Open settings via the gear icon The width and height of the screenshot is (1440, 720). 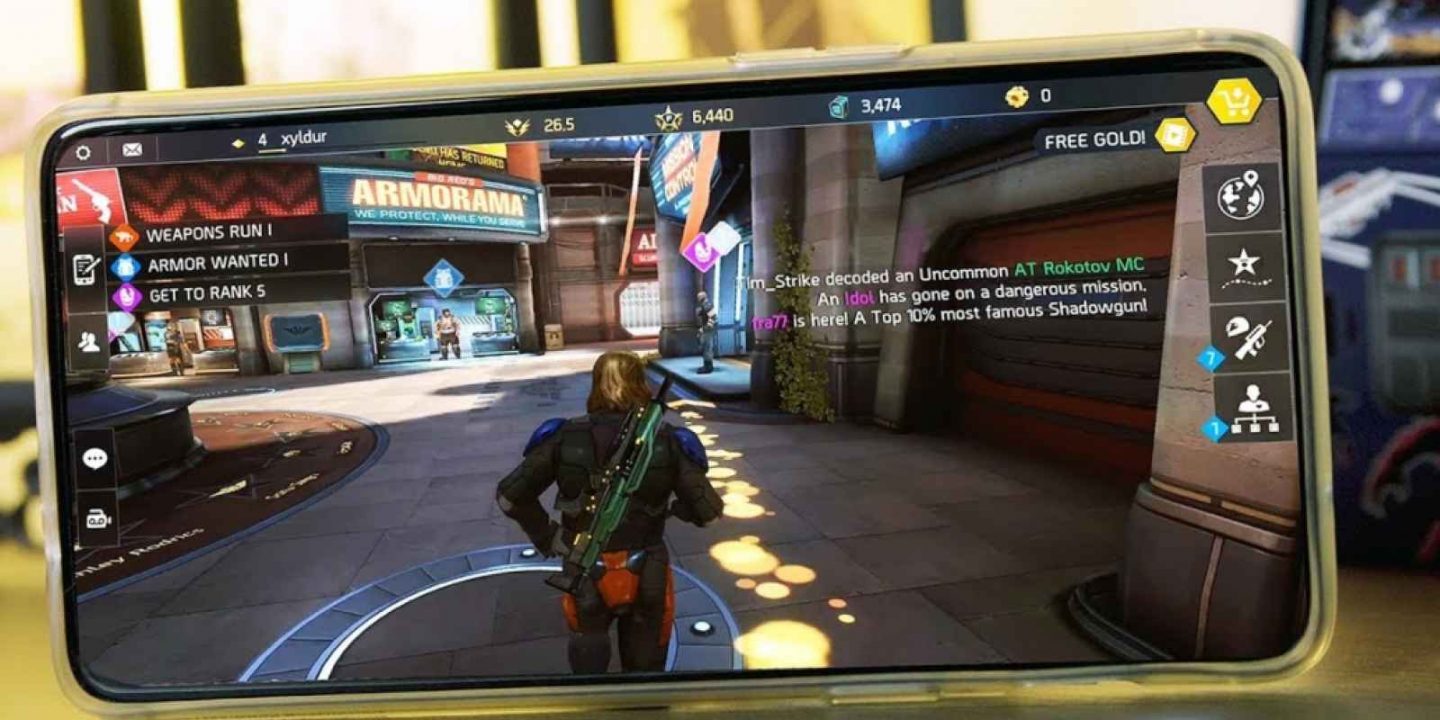[x=83, y=153]
